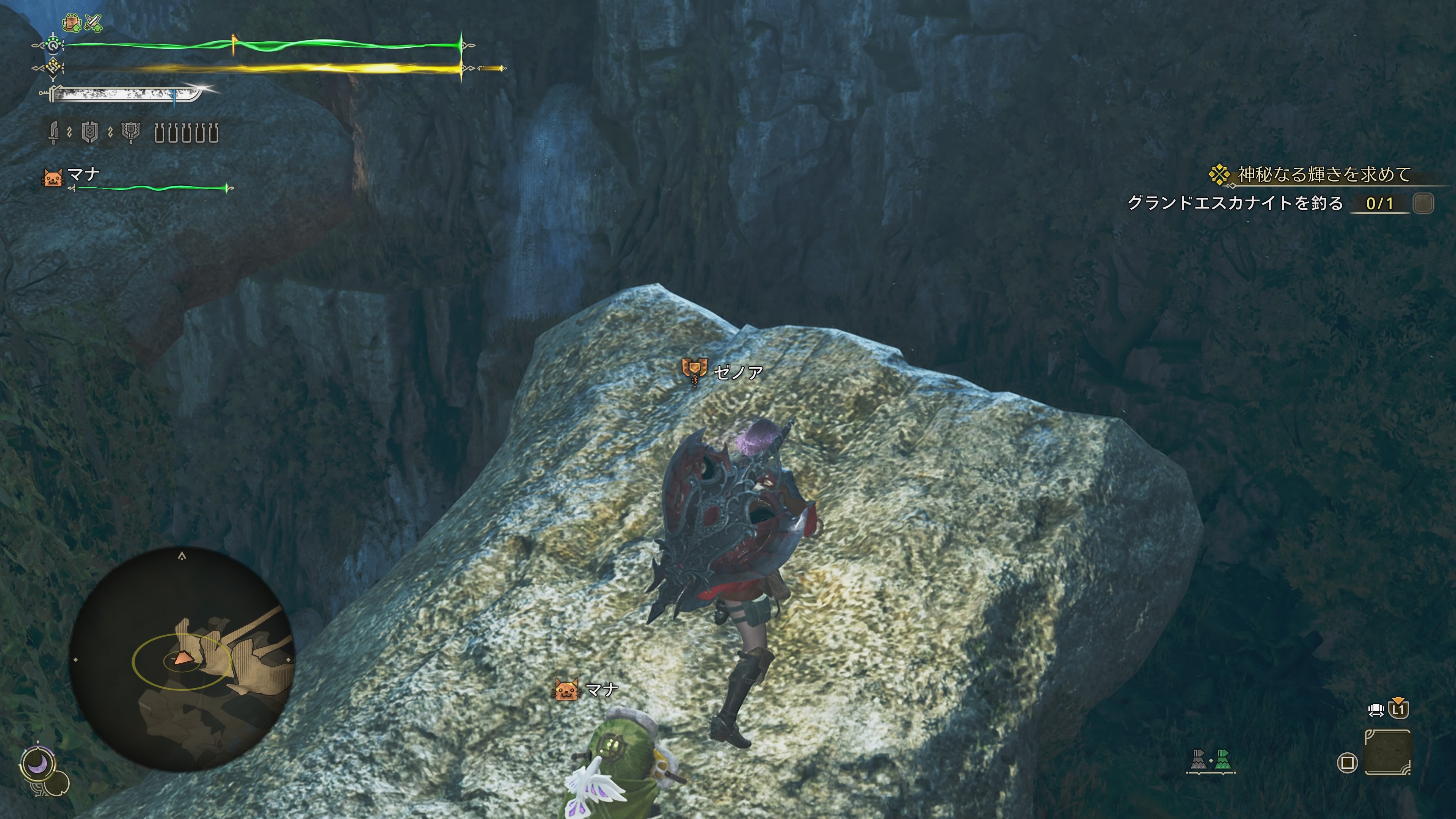Viewport: 1456px width, 819px height.
Task: Select the empty item bar slot
Action: pos(1388,752)
